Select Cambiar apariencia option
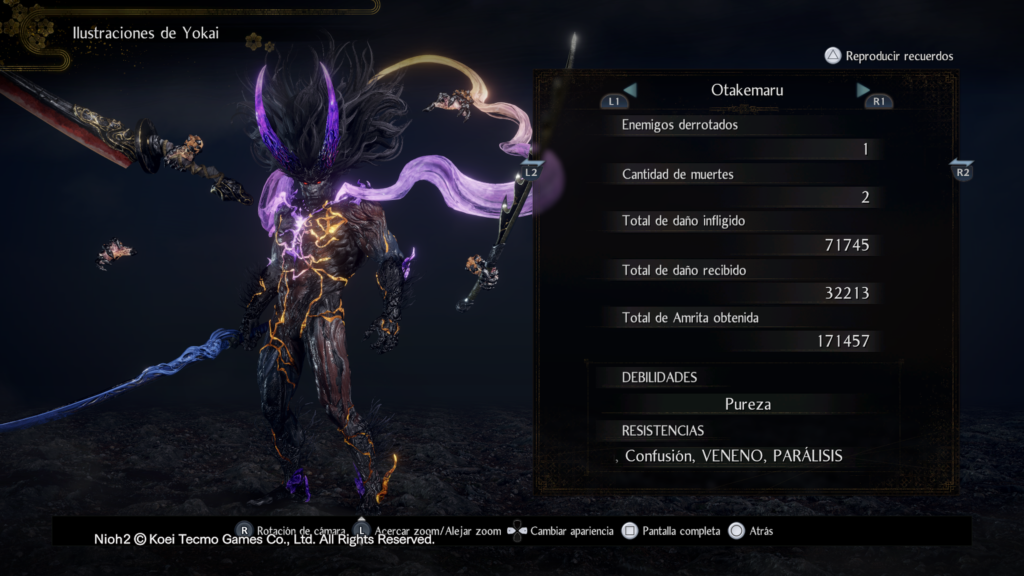The width and height of the screenshot is (1024, 576). (561, 531)
